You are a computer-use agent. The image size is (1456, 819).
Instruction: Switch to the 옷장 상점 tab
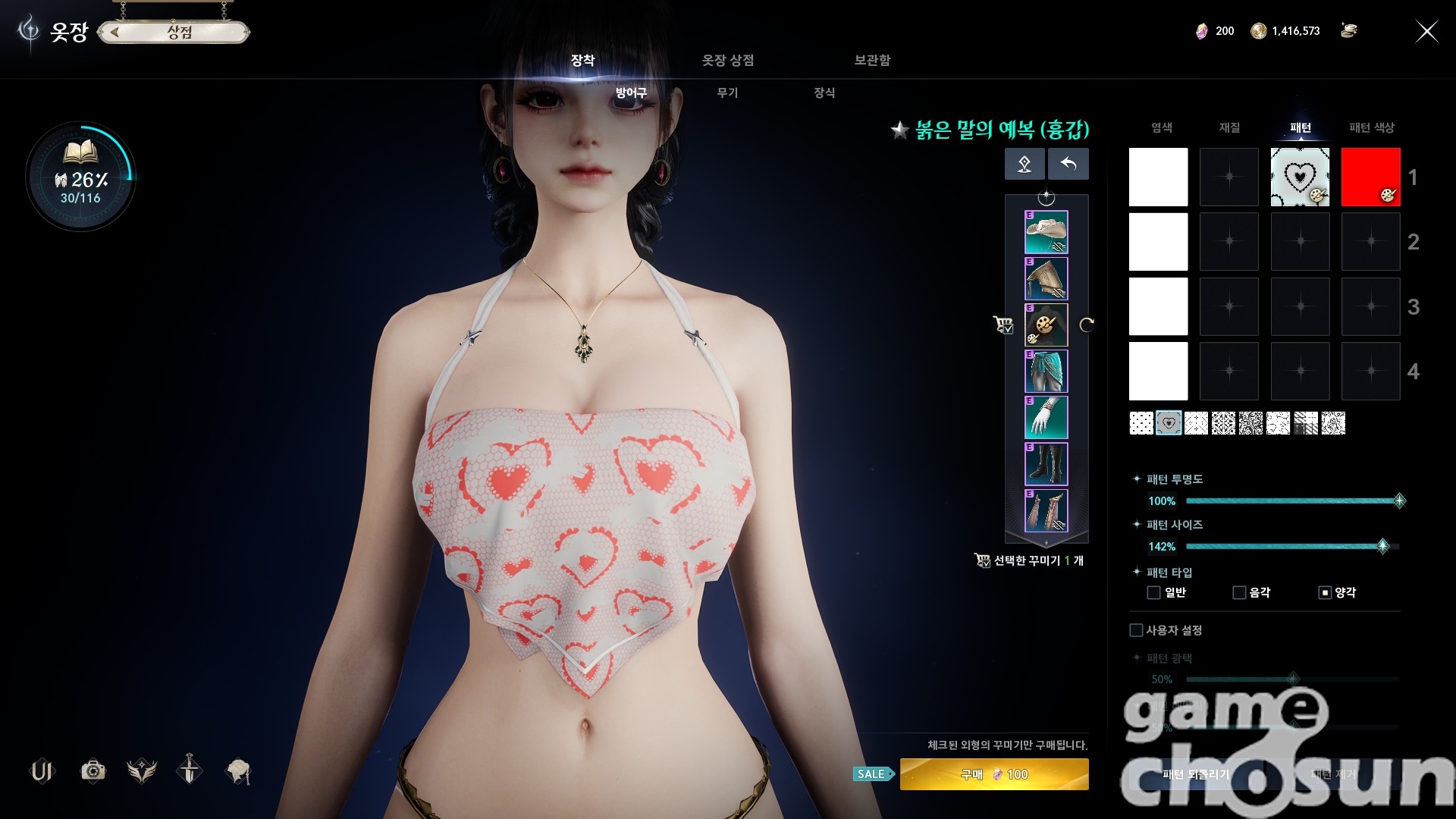(x=727, y=60)
